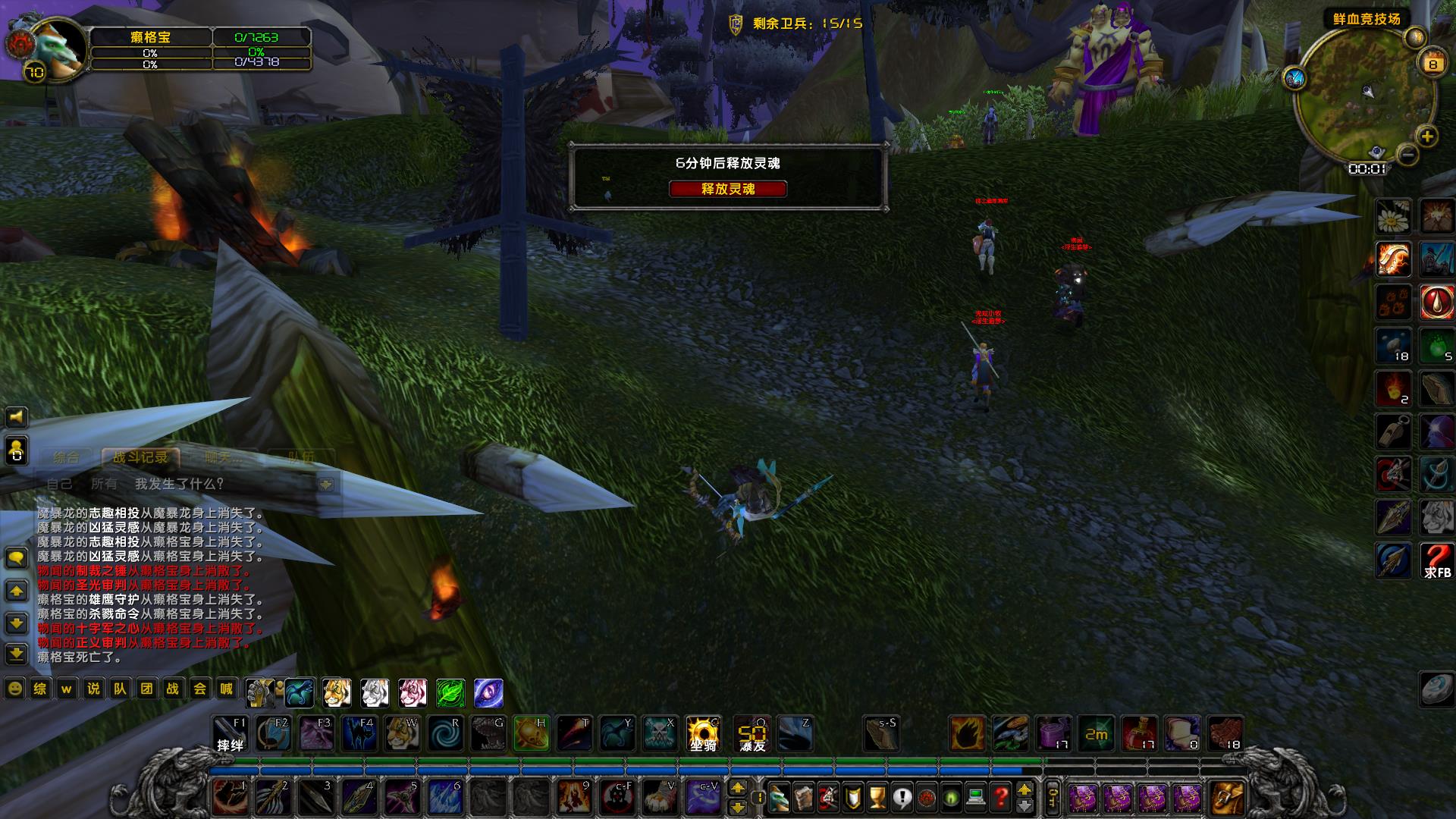Image resolution: width=1456 pixels, height=819 pixels.
Task: Select the 喊 yell chat channel button
Action: [226, 689]
